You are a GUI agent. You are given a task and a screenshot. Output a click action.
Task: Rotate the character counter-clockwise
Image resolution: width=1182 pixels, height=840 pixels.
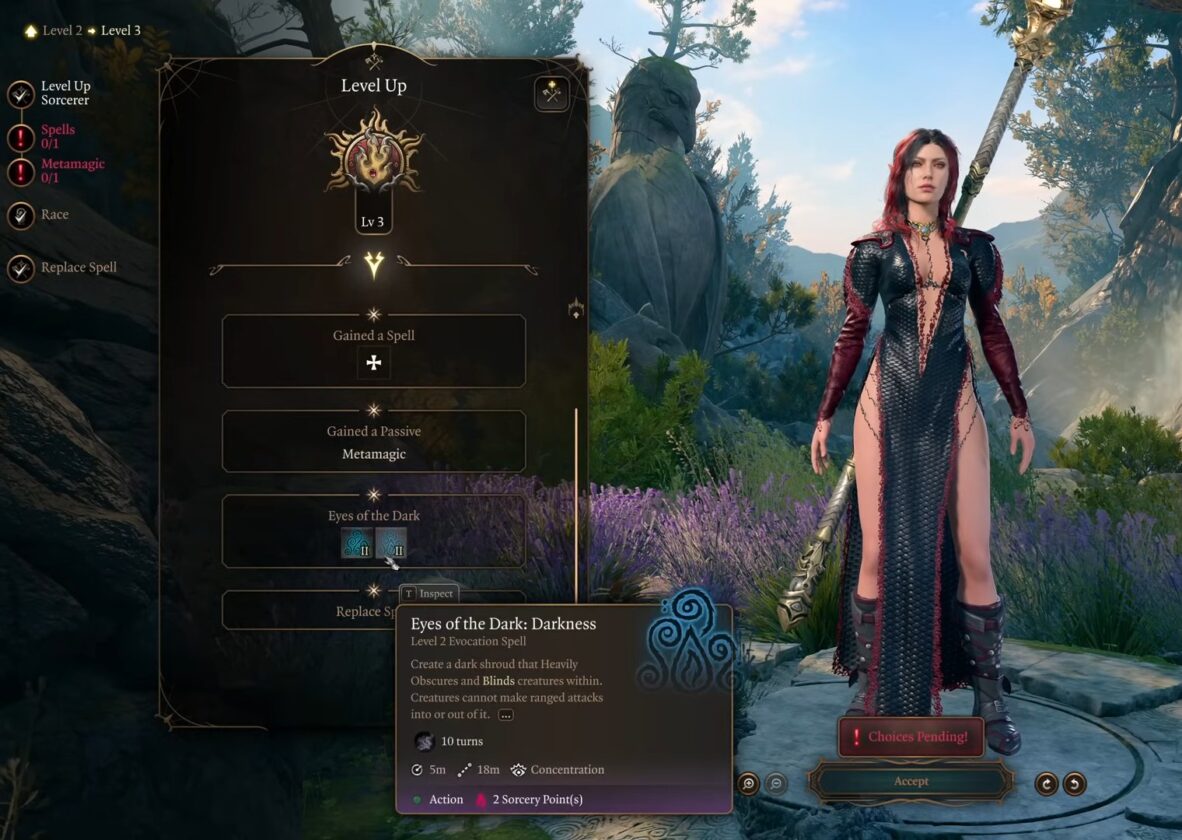pos(1074,783)
